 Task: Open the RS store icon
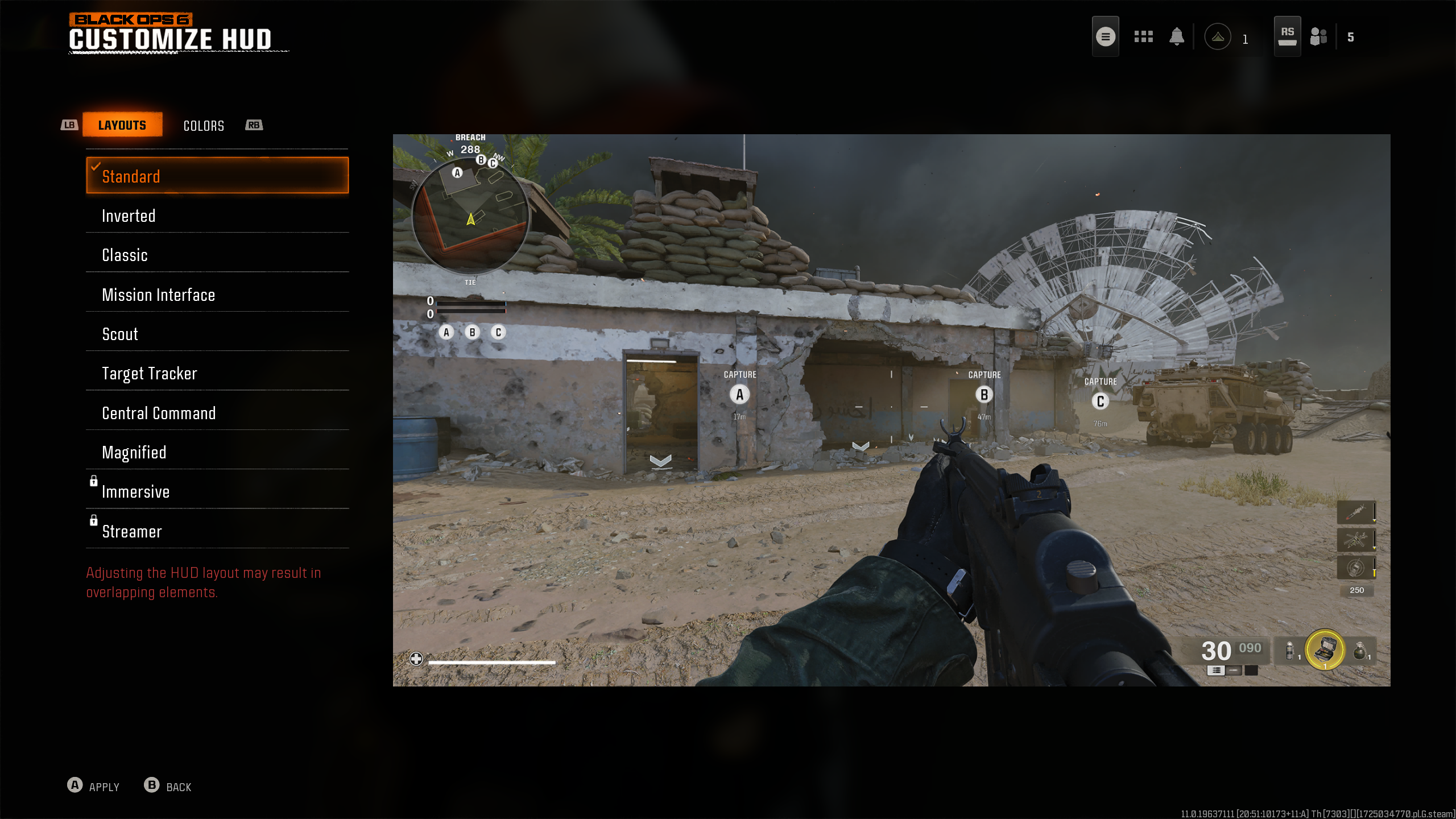coord(1287,35)
